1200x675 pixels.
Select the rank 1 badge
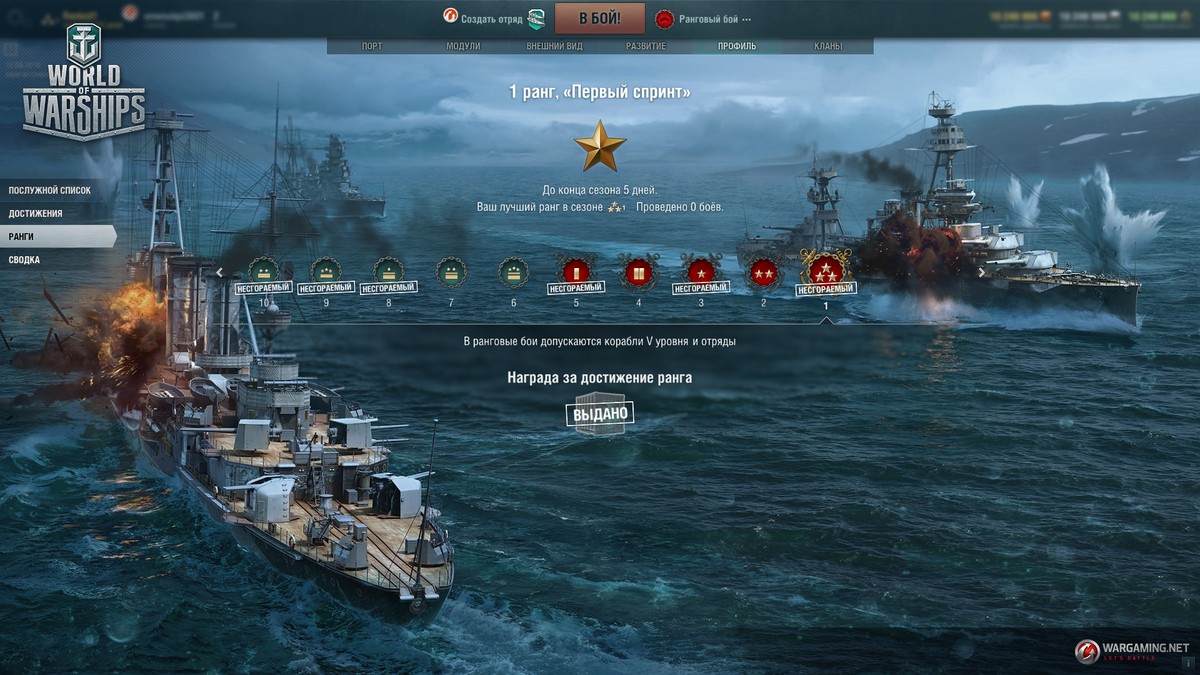point(826,270)
